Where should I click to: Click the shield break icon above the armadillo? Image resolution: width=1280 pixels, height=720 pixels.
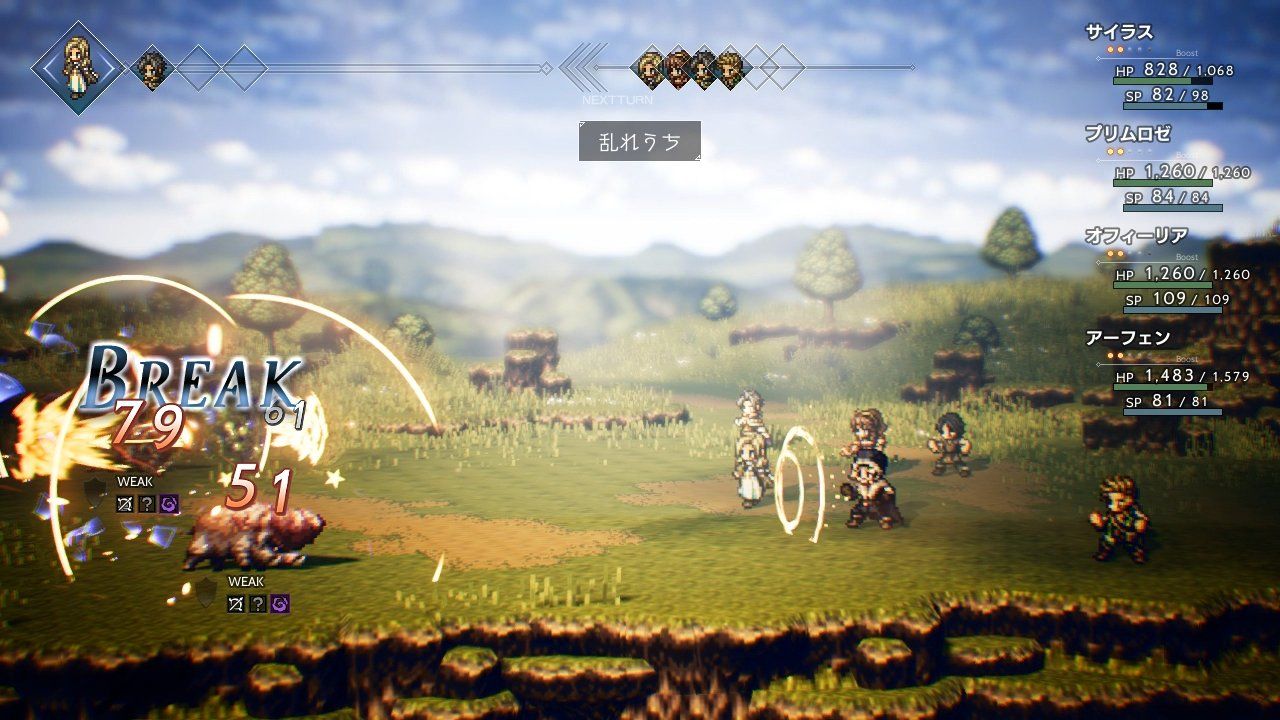coord(94,492)
